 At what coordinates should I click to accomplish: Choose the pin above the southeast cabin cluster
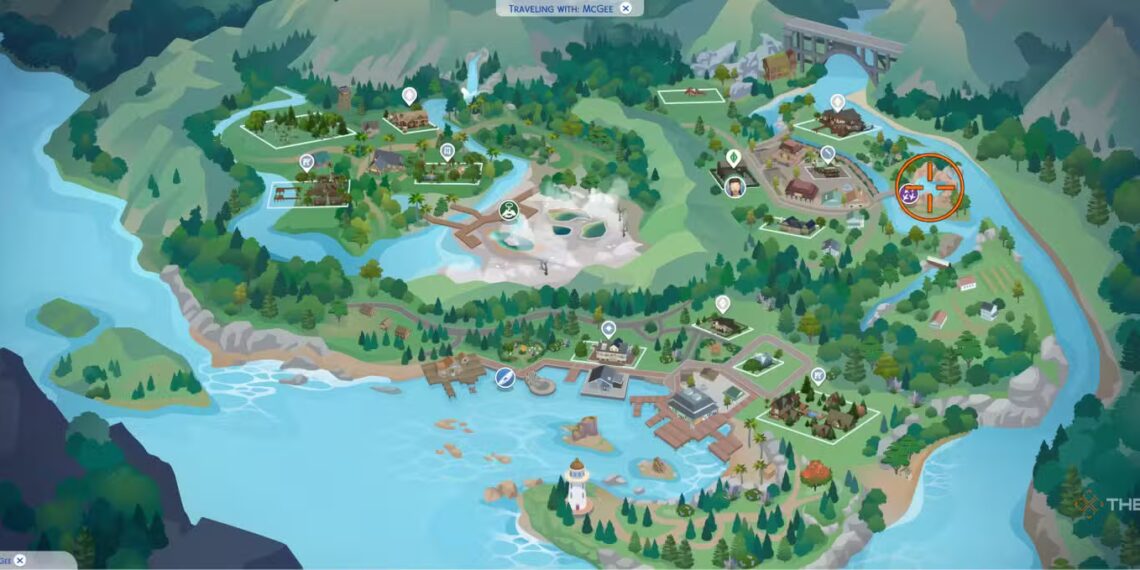click(818, 376)
